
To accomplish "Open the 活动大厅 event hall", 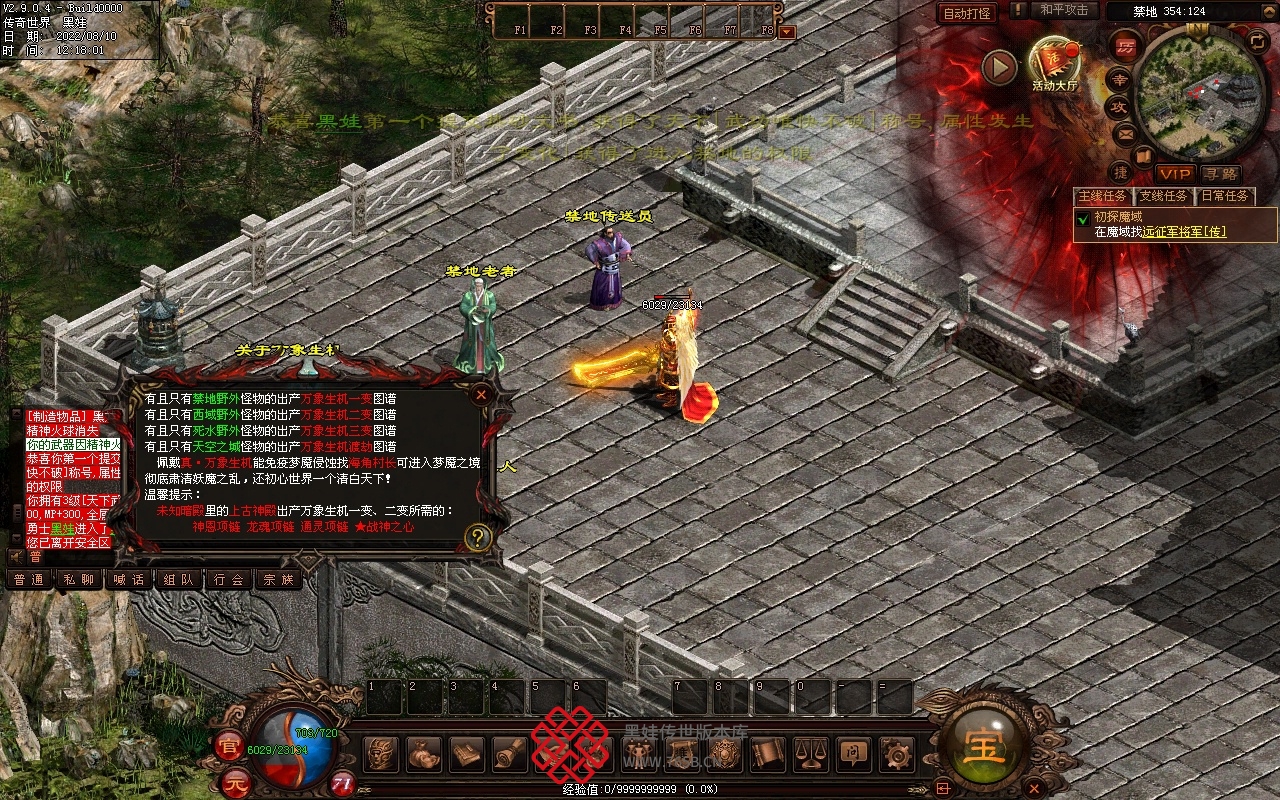I will (1054, 64).
